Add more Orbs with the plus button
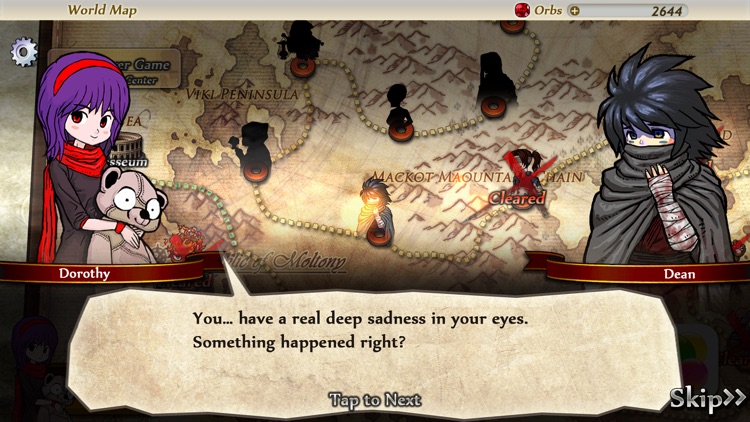The width and height of the screenshot is (750, 422). (x=574, y=11)
